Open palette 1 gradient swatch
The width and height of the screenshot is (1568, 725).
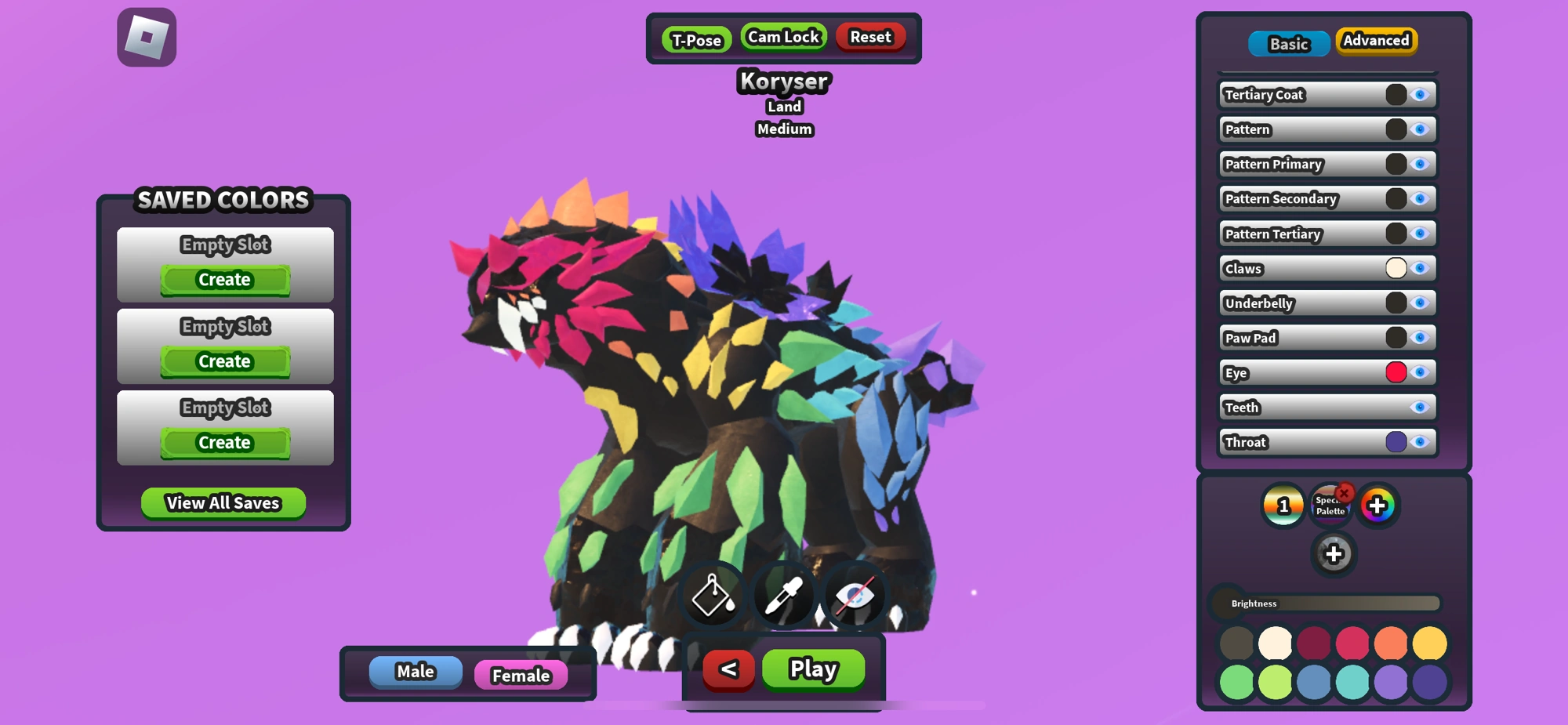click(x=1283, y=506)
